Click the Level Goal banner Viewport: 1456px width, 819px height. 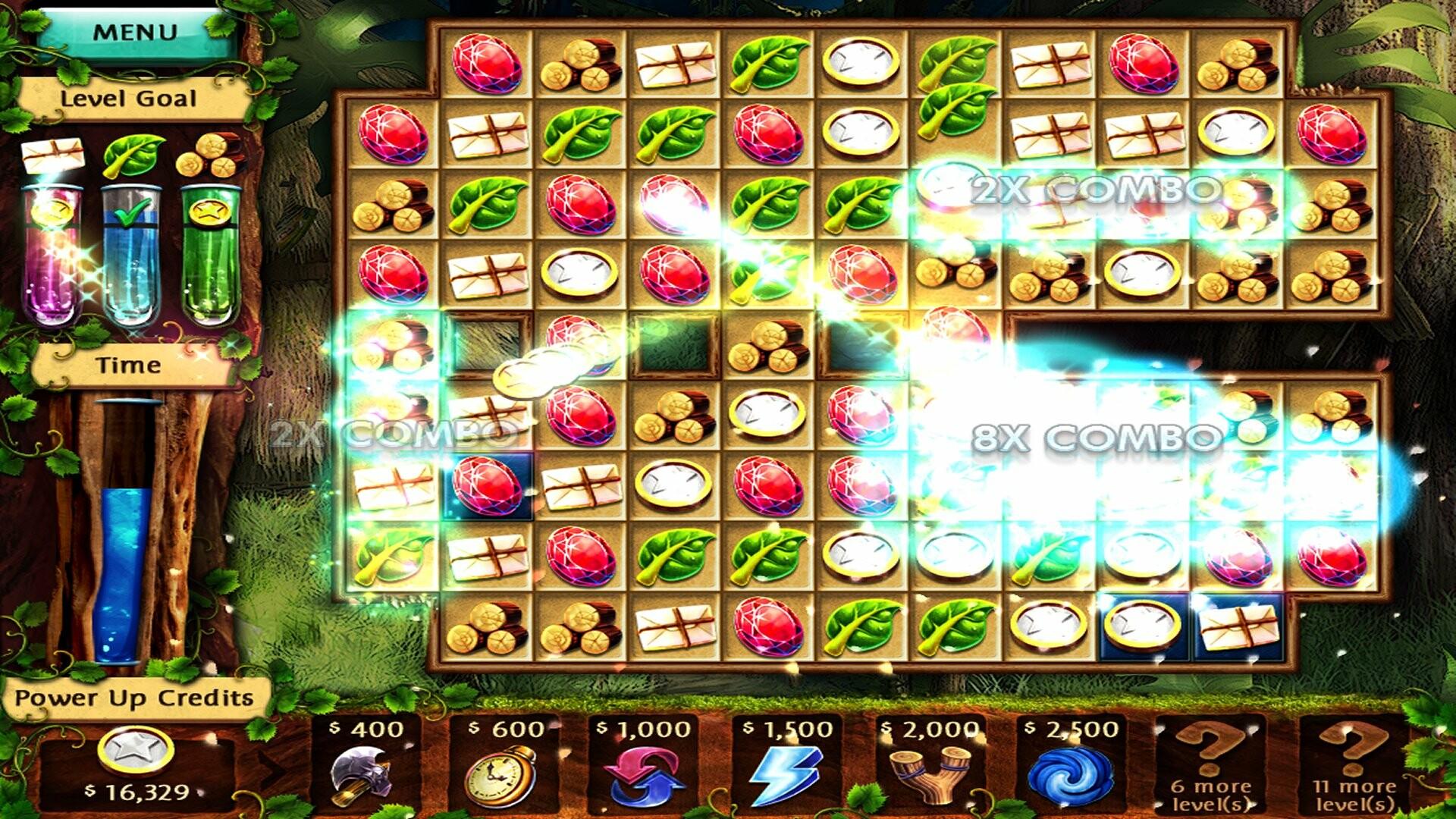pyautogui.click(x=129, y=99)
